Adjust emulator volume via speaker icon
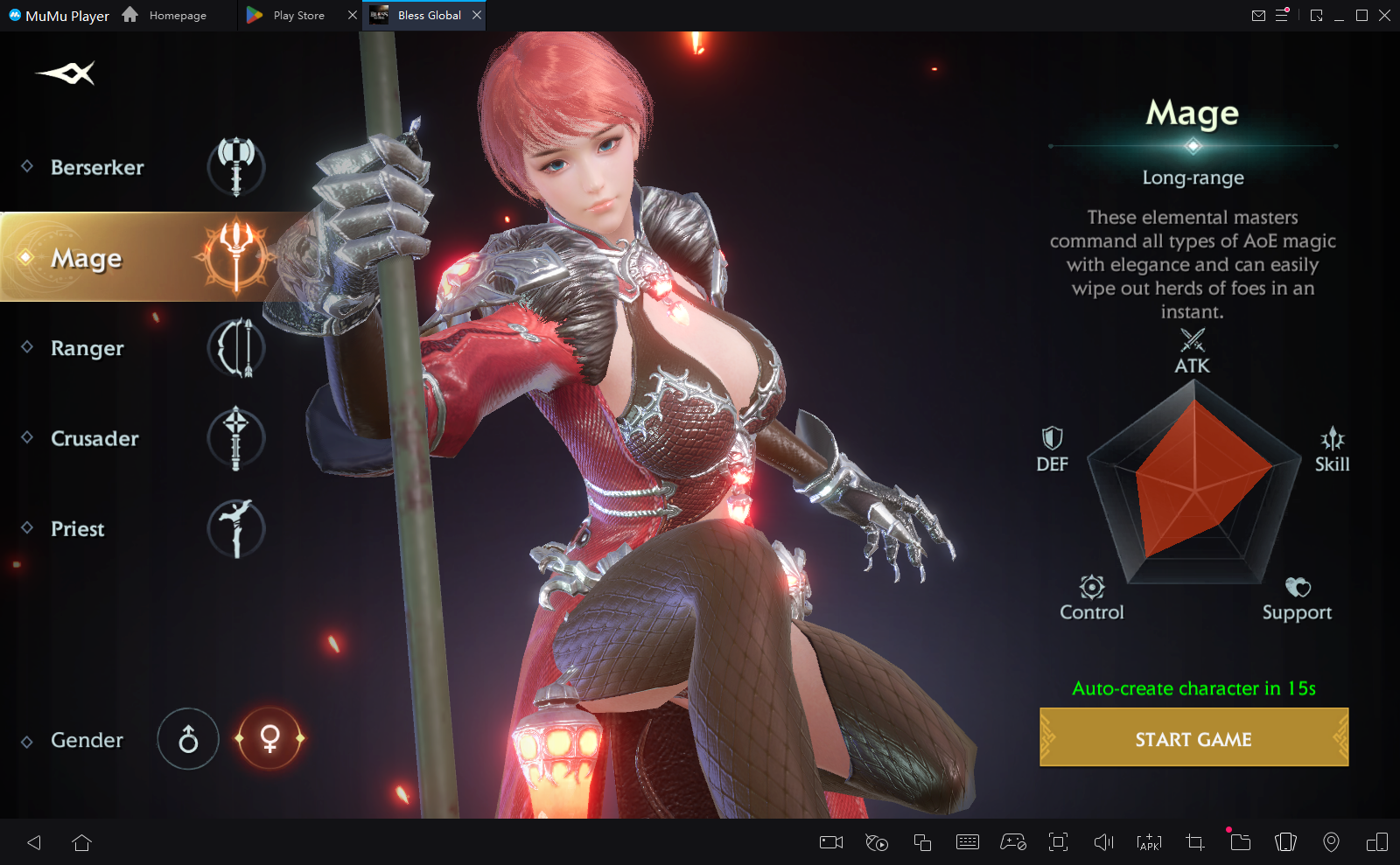Viewport: 1400px width, 865px height. pyautogui.click(x=1103, y=842)
